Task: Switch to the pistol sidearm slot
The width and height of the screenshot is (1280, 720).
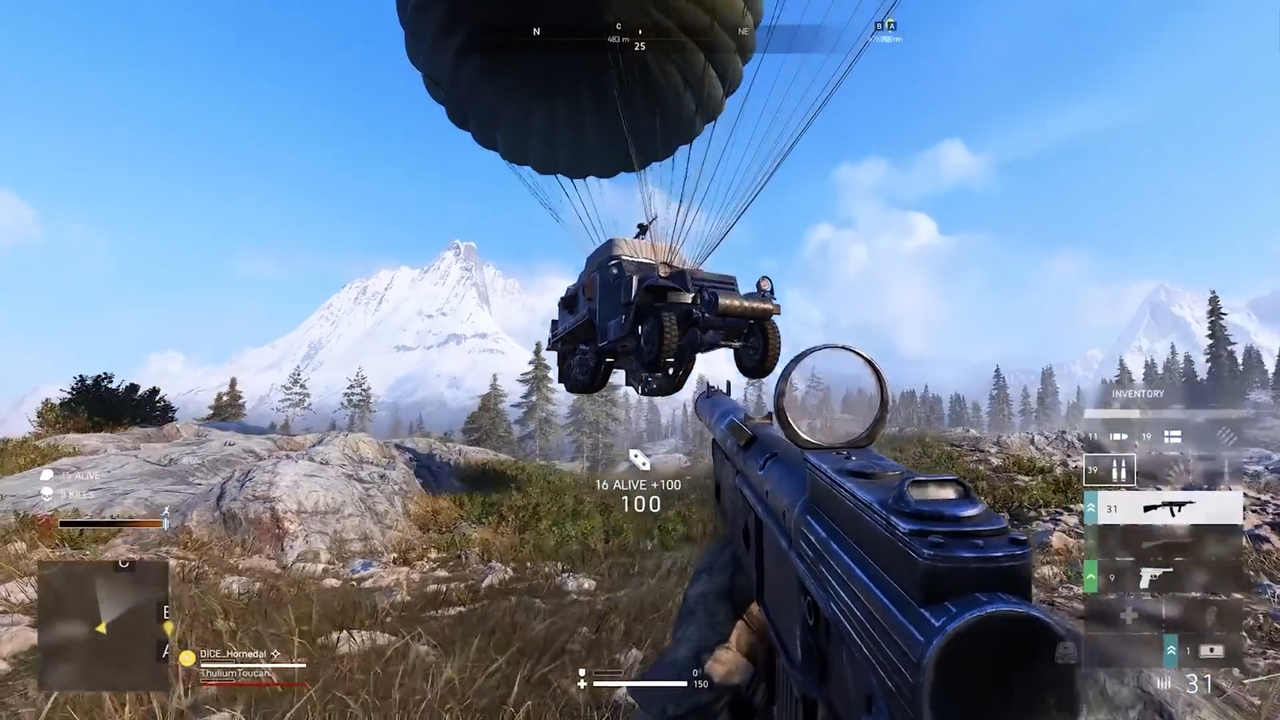Action: 1165,577
